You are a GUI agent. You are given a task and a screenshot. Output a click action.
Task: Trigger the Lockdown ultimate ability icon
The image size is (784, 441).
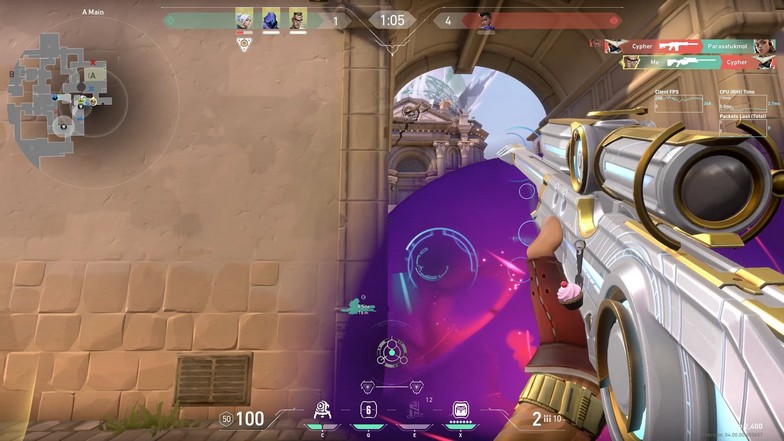coord(461,410)
